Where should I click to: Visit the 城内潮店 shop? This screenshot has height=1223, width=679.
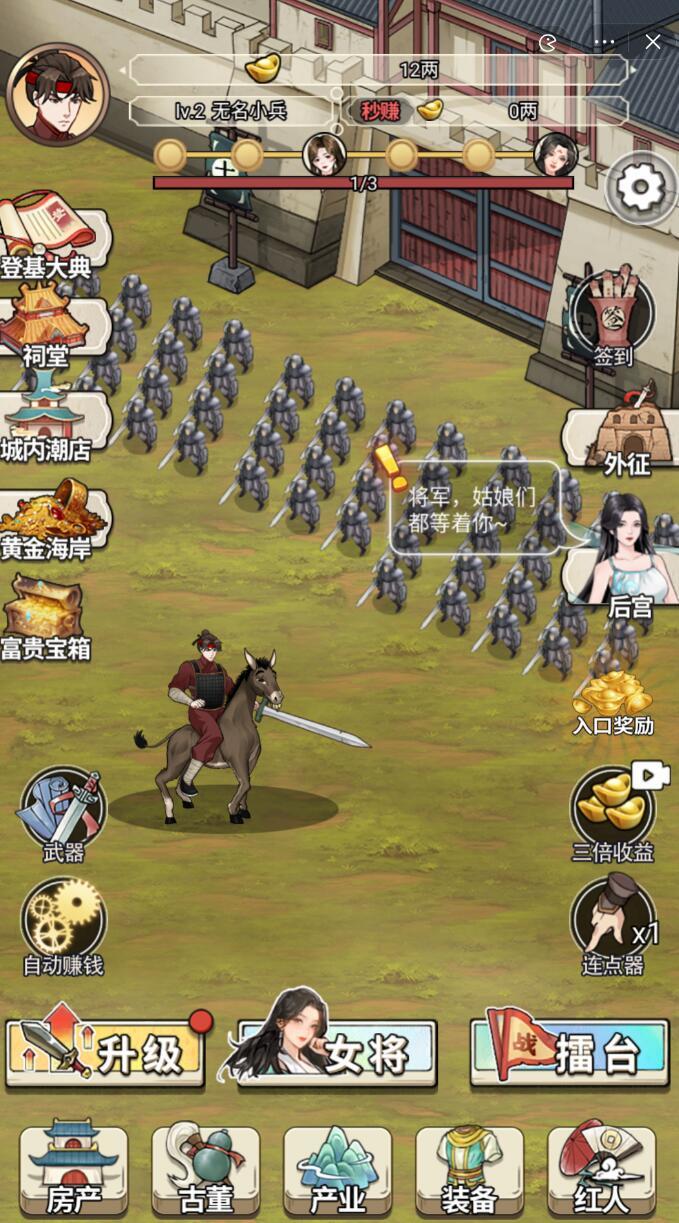point(48,420)
